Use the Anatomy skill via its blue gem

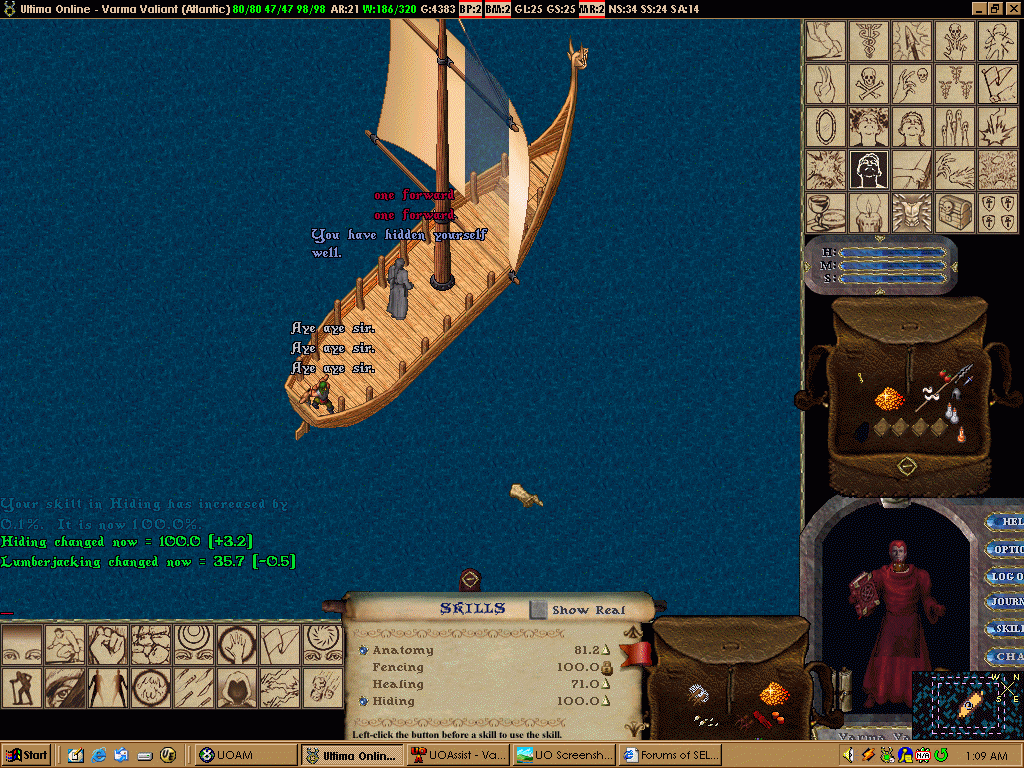click(x=363, y=651)
